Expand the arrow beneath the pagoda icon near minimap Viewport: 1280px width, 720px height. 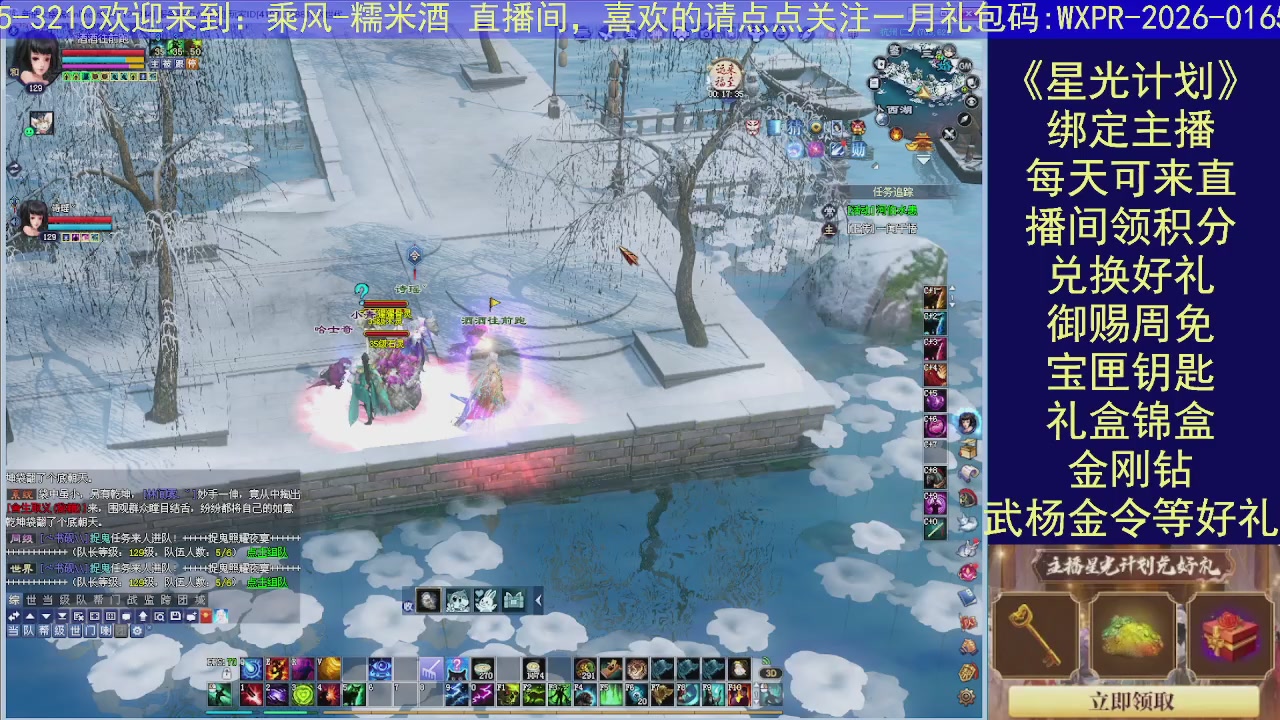(923, 158)
